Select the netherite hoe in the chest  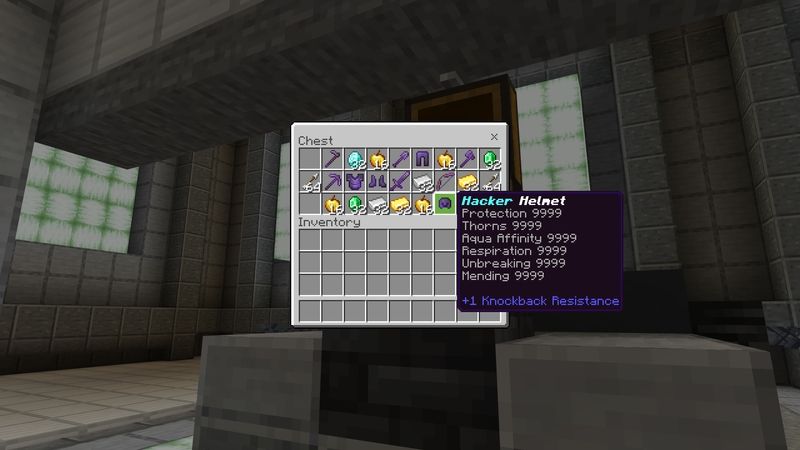click(332, 159)
